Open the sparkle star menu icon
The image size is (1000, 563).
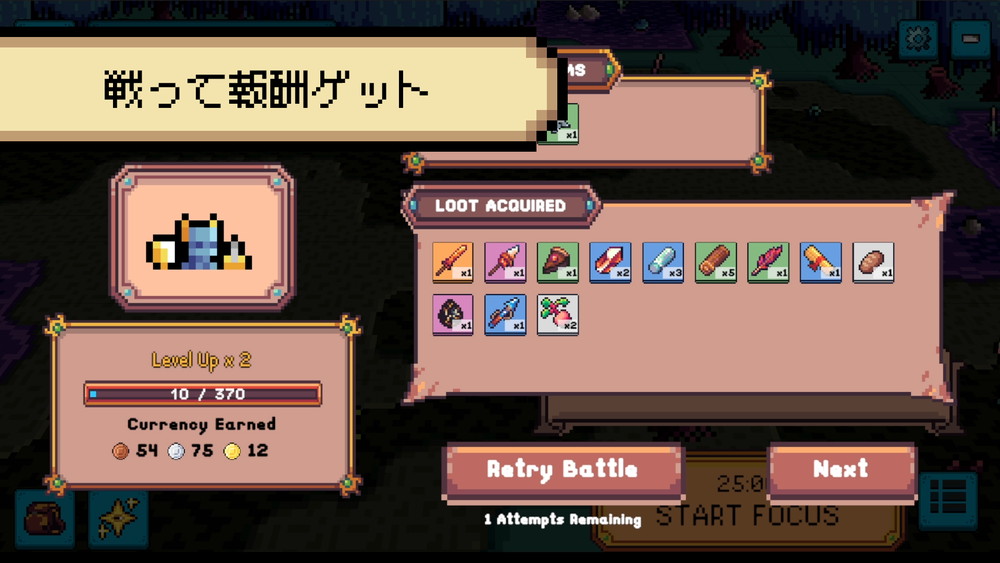point(117,518)
